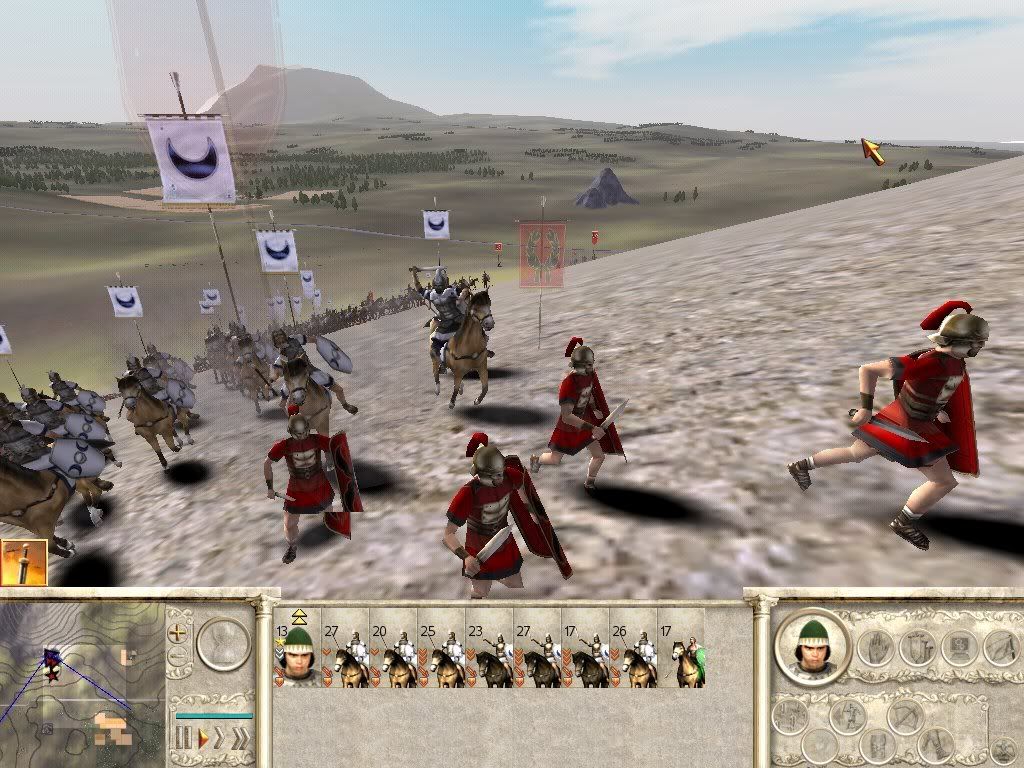The width and height of the screenshot is (1024, 768).
Task: Pick the cavalry unit card with 26 men
Action: (x=633, y=654)
